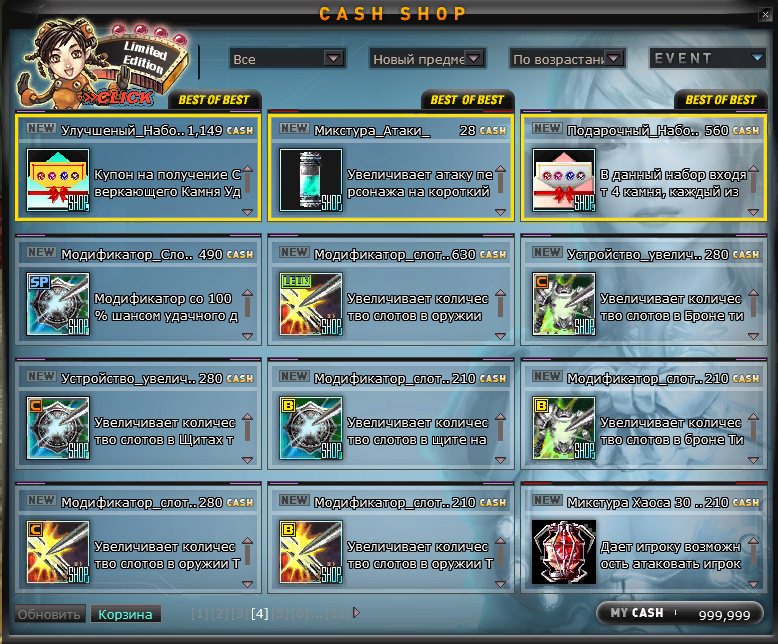The height and width of the screenshot is (644, 778).
Task: Select the 630 cash Модификатор_слот item
Action: coord(311,304)
